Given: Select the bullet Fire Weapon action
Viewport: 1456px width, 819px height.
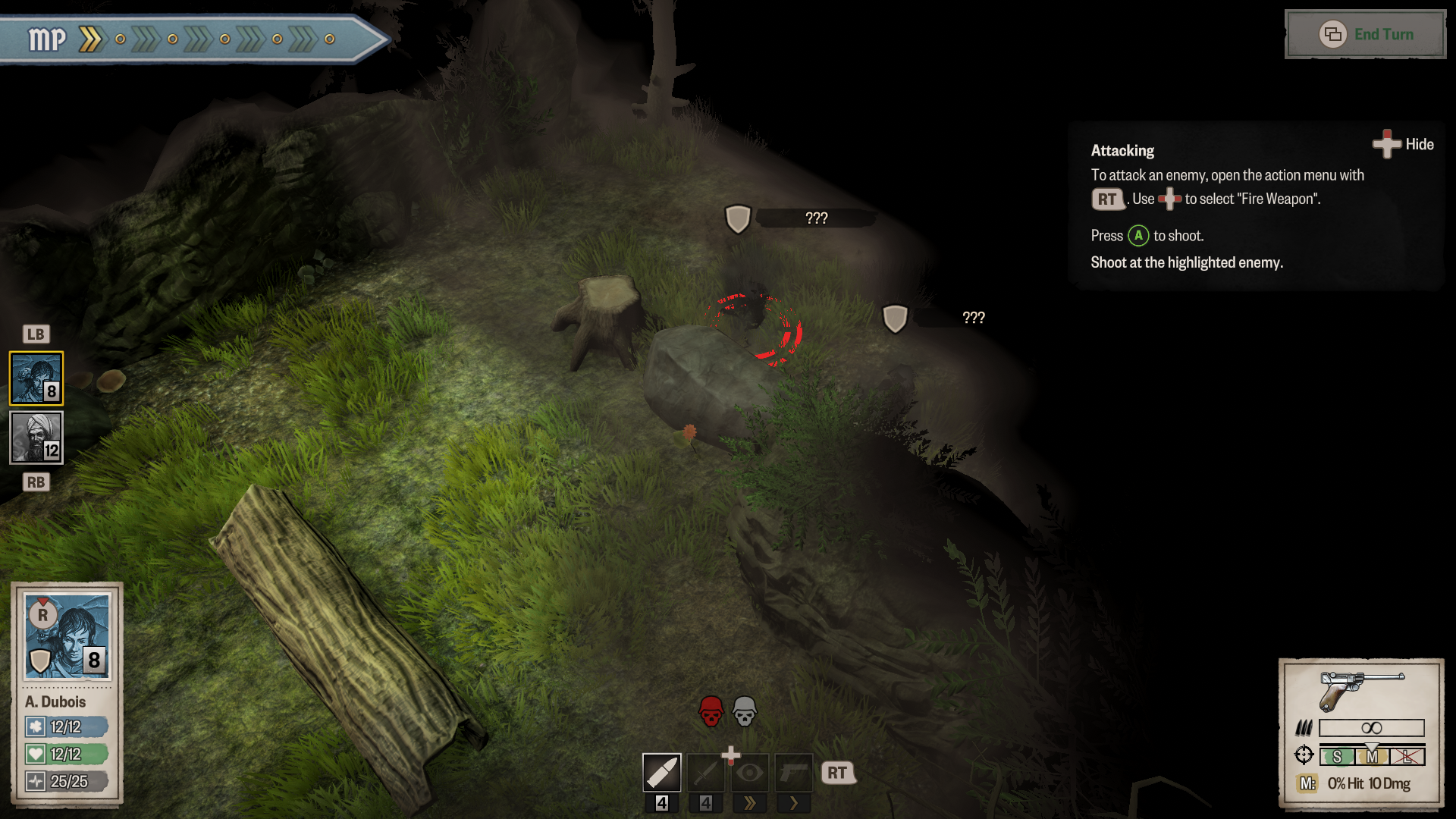Looking at the screenshot, I should point(662,772).
